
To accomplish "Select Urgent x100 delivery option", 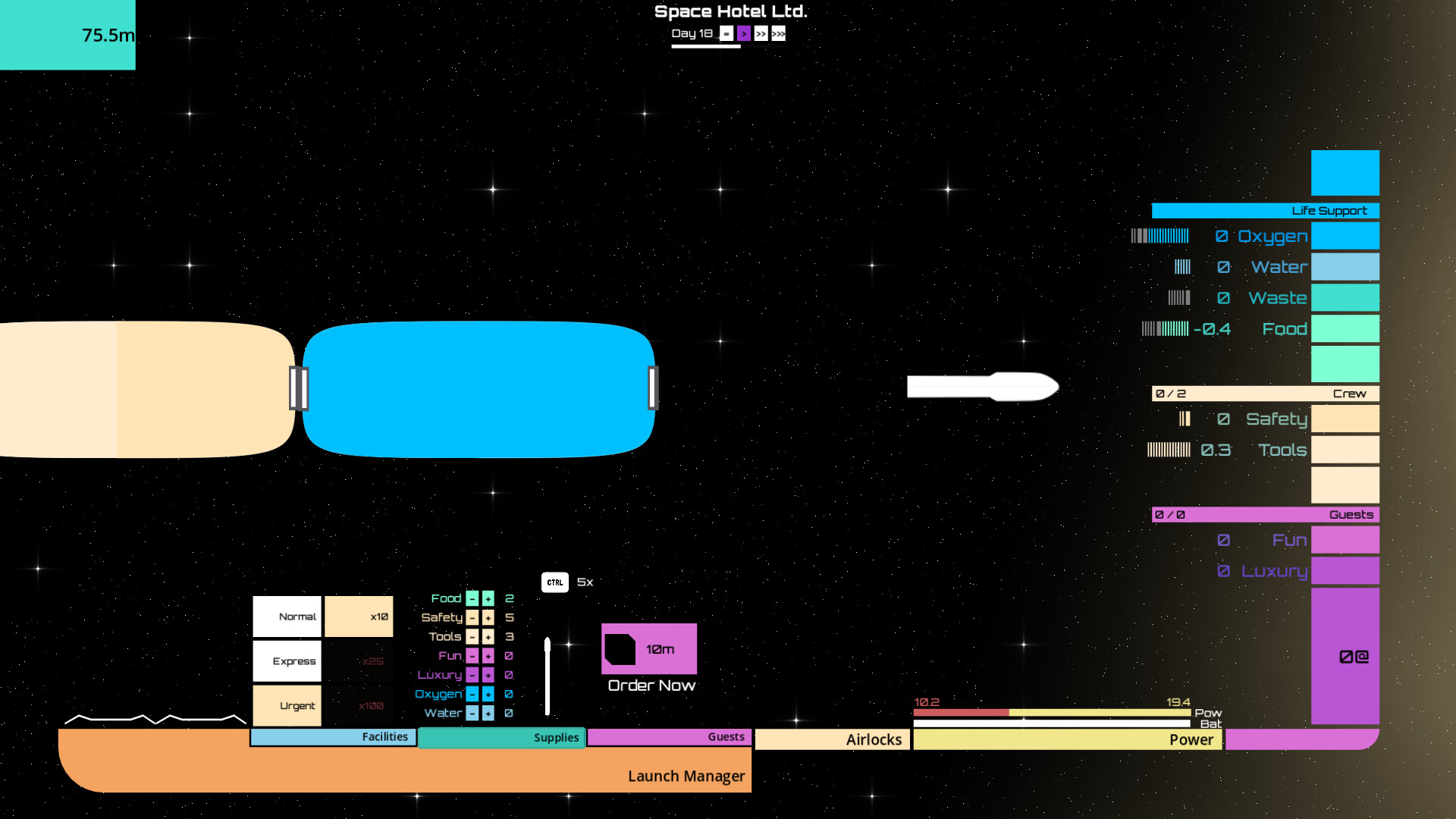I will 287,705.
